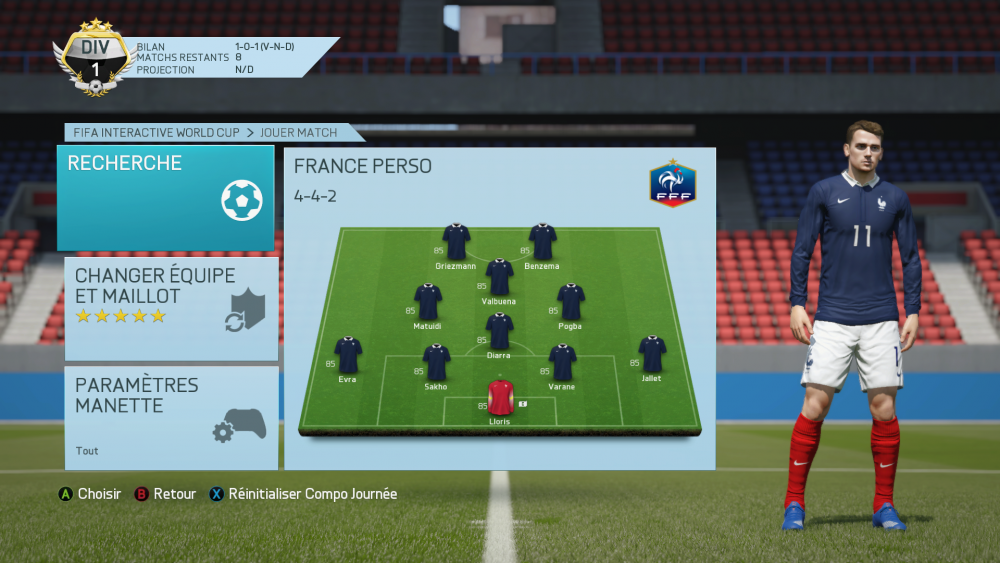Select Matuidi on the formation board
Screen dimensions: 1000x563
click(x=428, y=301)
